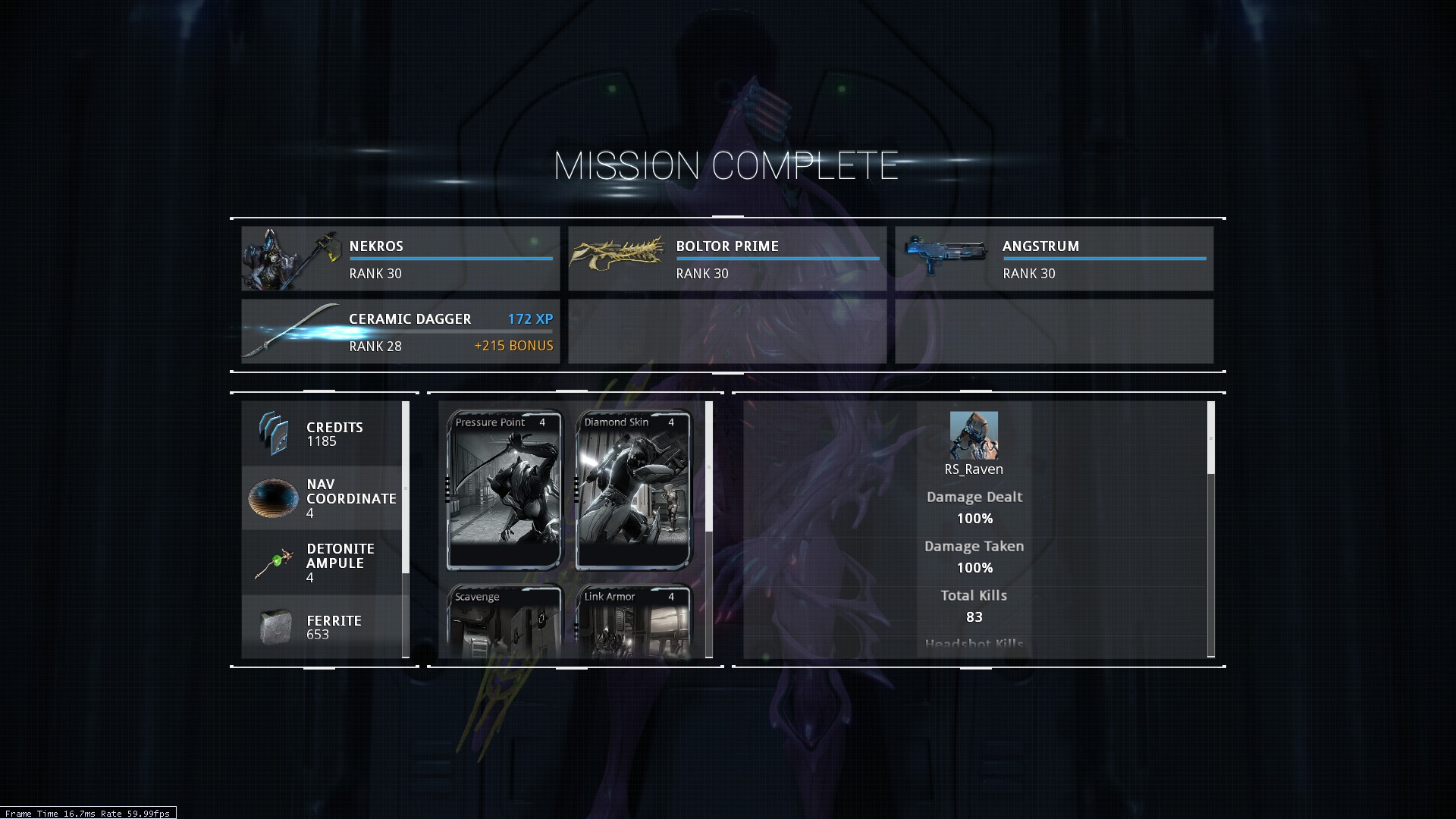This screenshot has width=1456, height=819.
Task: Select the Credits reward row
Action: (x=322, y=434)
